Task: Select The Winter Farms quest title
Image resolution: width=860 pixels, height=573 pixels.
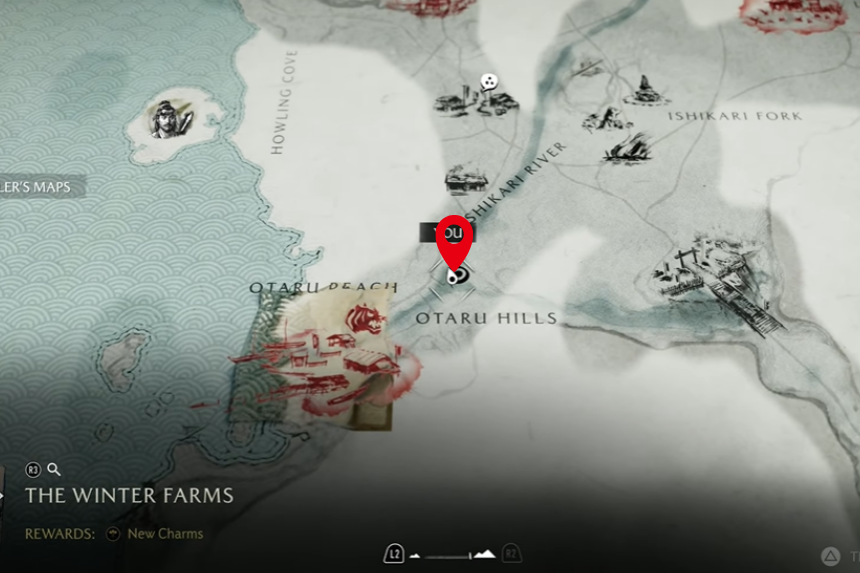Action: (x=129, y=496)
